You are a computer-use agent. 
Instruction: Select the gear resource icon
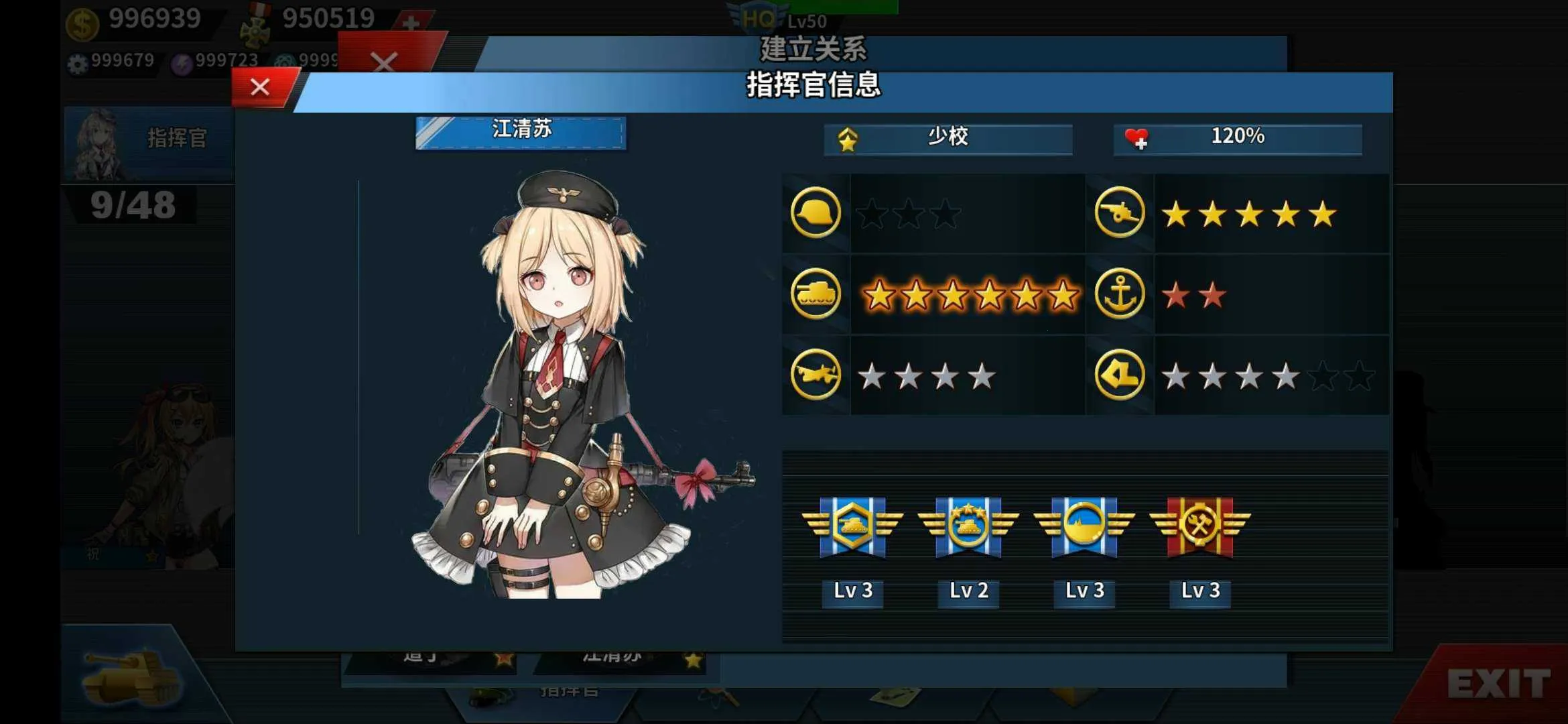(x=76, y=62)
